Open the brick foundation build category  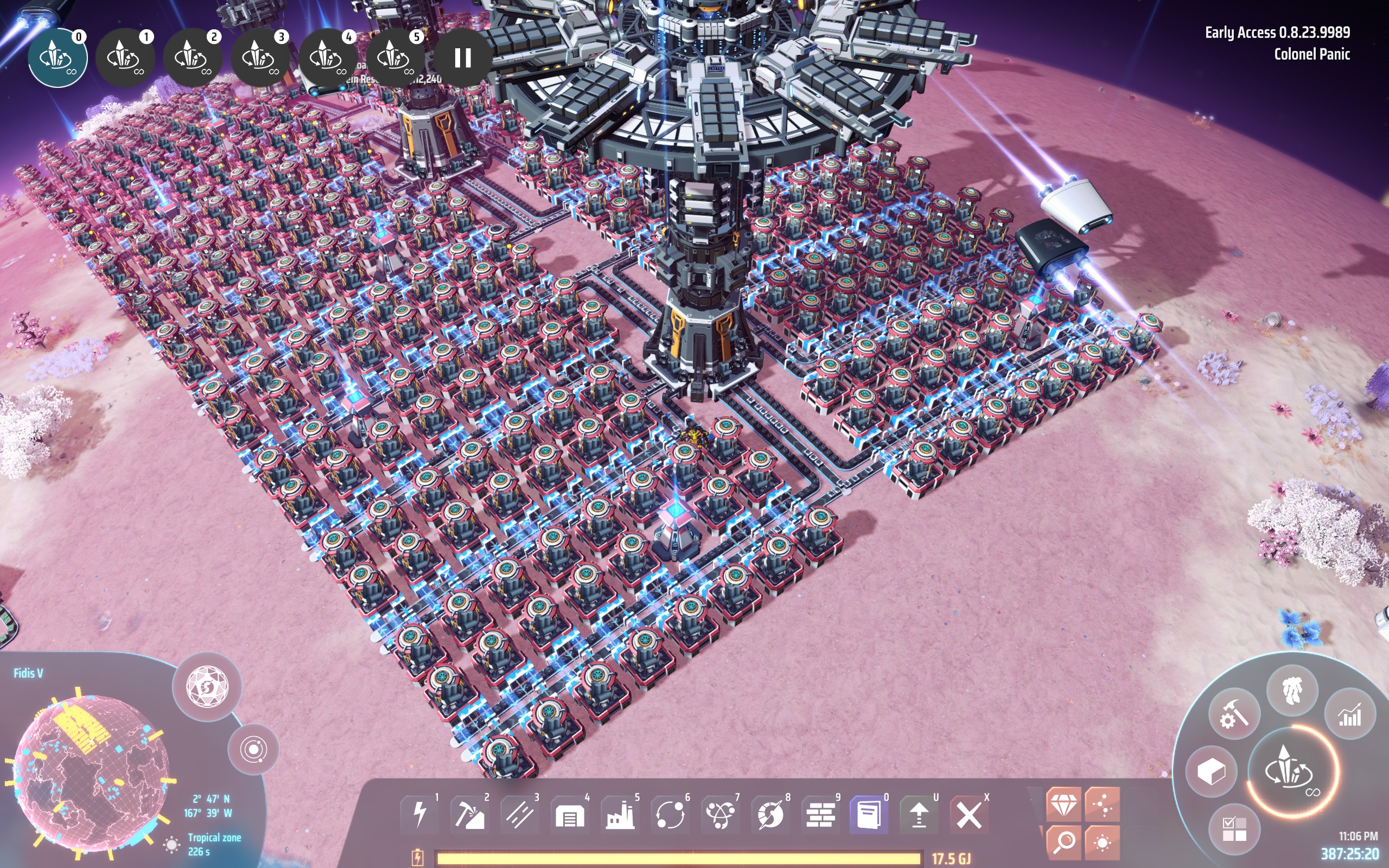point(820,814)
